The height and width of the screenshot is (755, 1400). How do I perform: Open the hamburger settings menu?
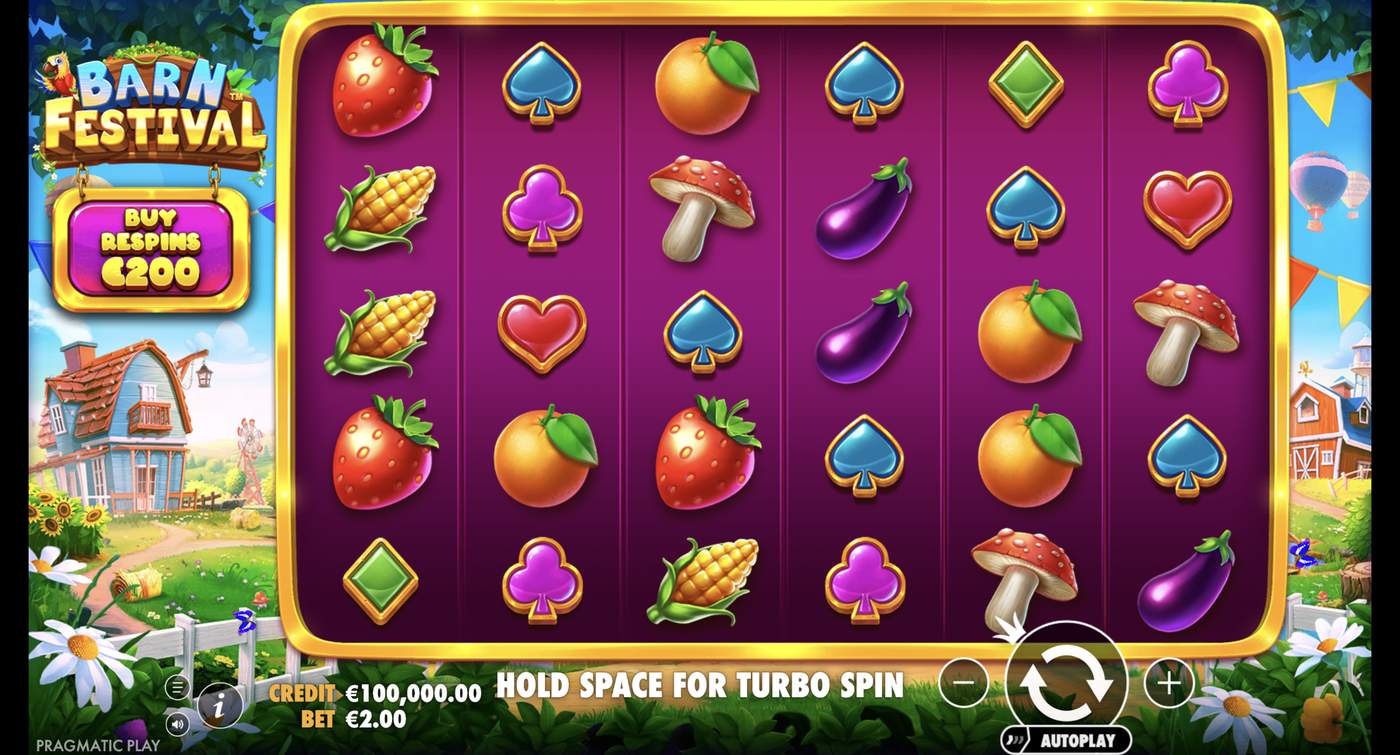[176, 687]
